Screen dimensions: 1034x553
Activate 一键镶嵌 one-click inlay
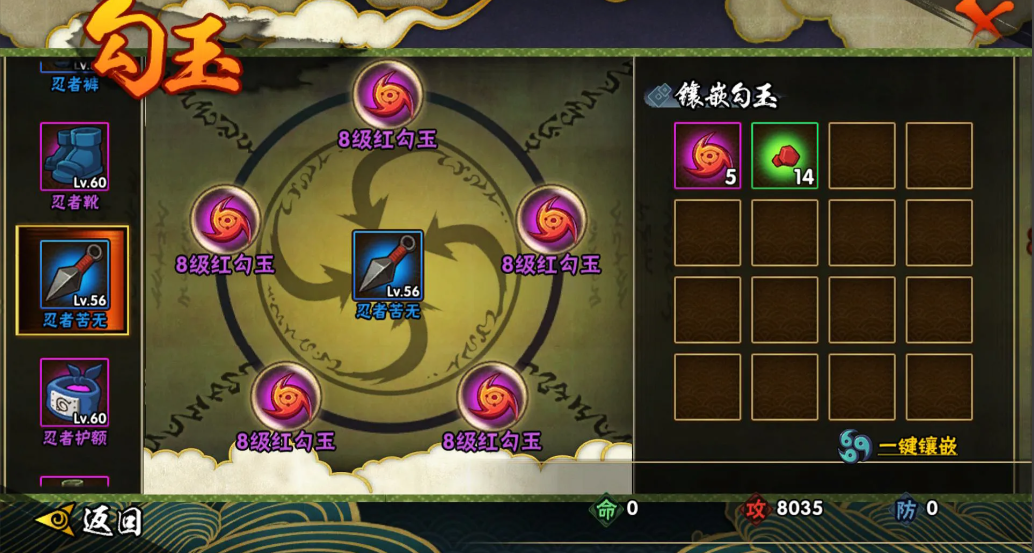(x=898, y=446)
